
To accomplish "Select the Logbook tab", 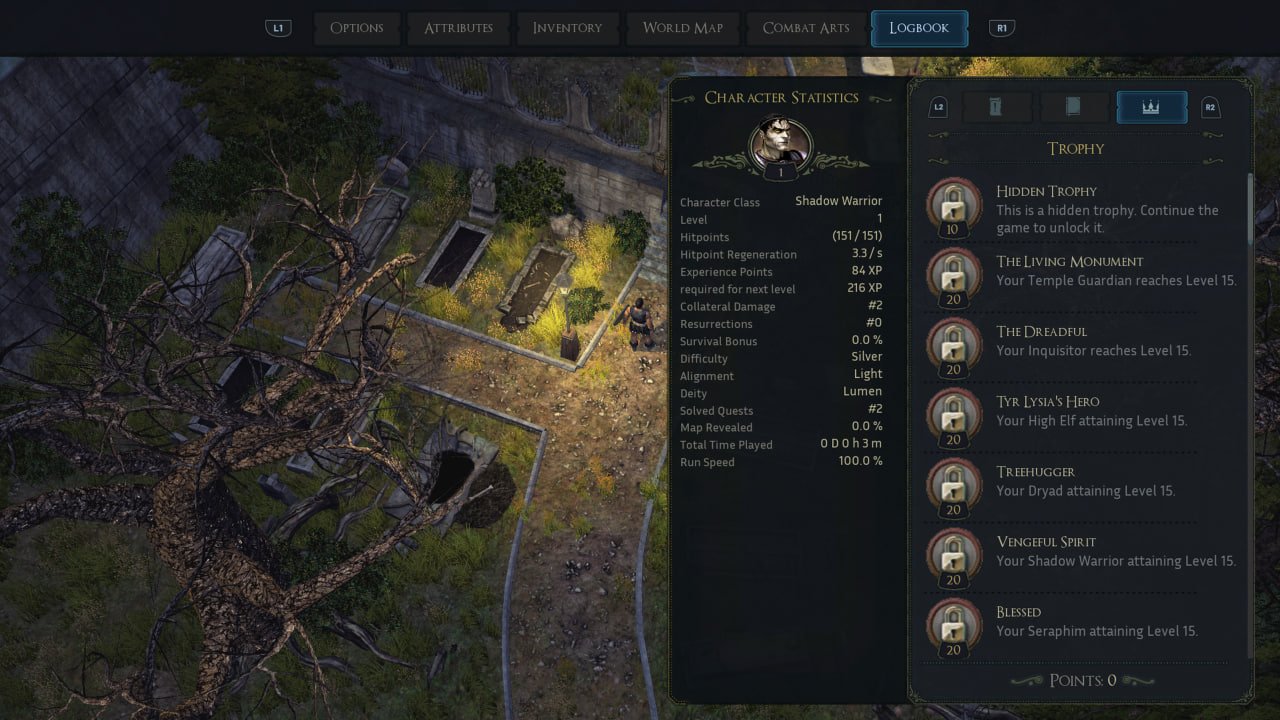I will pyautogui.click(x=919, y=28).
